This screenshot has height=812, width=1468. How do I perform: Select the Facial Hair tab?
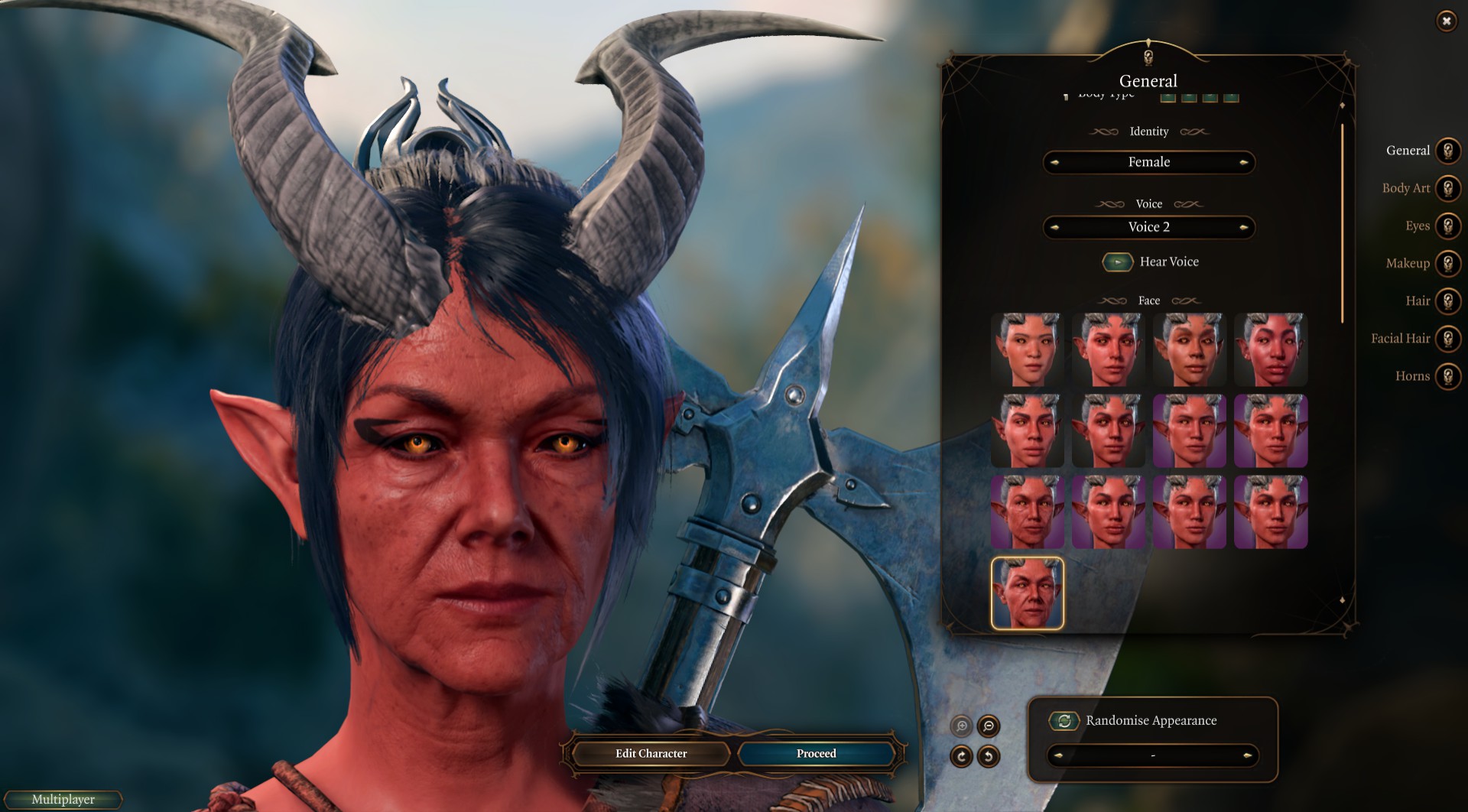(x=1447, y=338)
